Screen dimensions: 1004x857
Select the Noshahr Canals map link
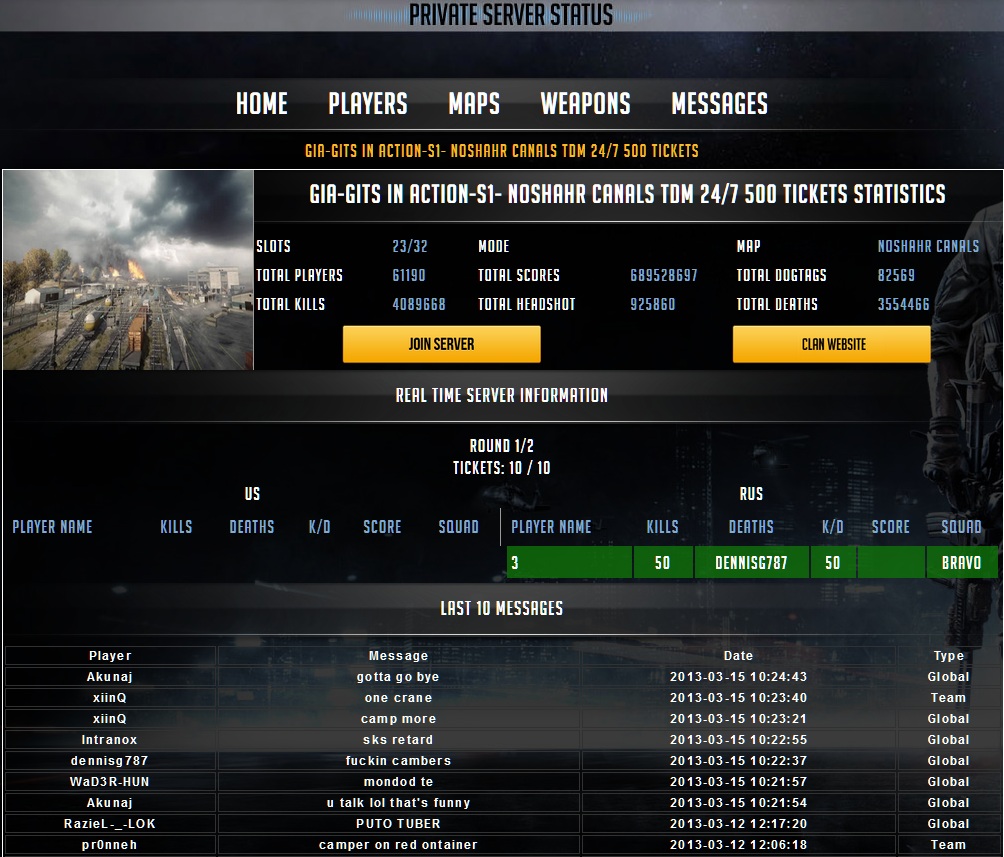click(928, 246)
